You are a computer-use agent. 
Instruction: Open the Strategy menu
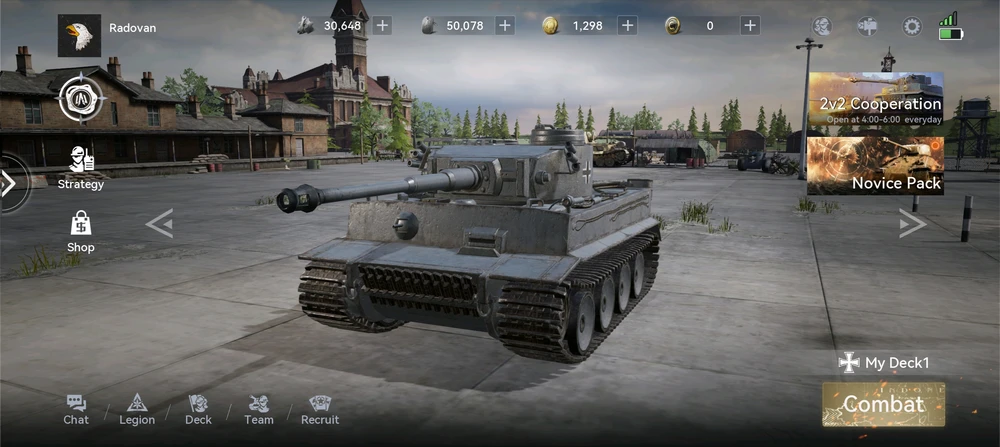point(81,167)
